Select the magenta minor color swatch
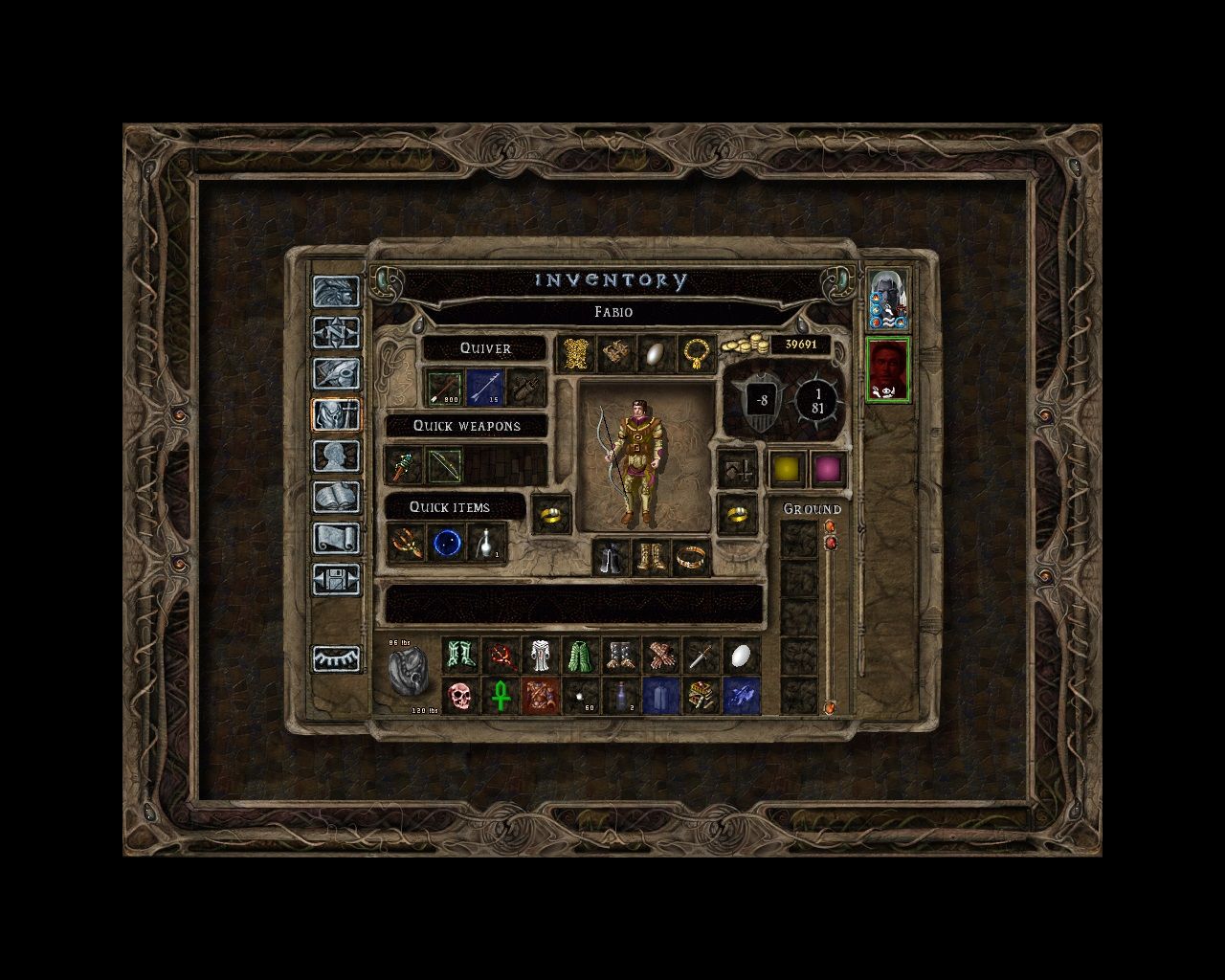 coord(829,468)
